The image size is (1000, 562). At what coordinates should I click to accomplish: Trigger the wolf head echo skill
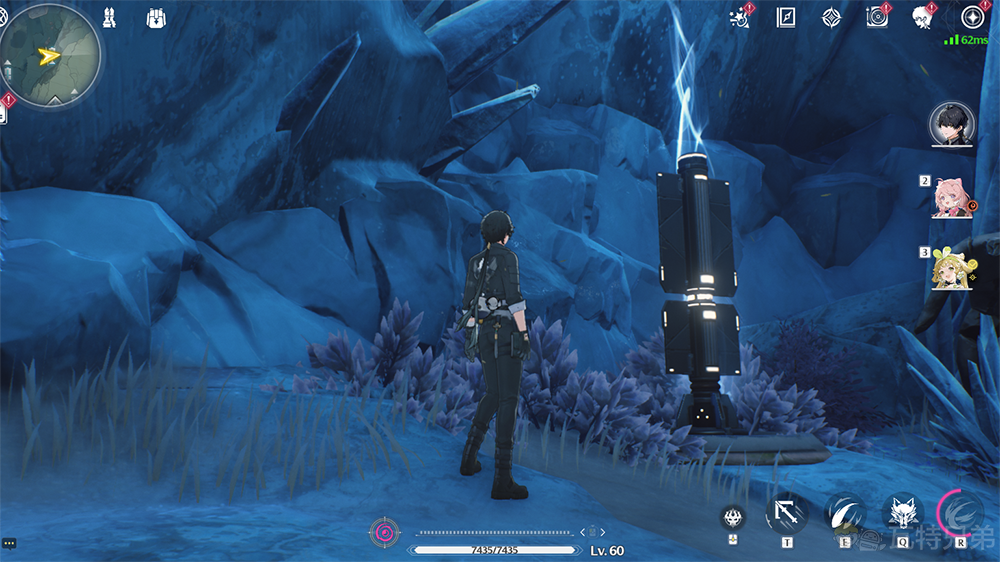pyautogui.click(x=903, y=515)
